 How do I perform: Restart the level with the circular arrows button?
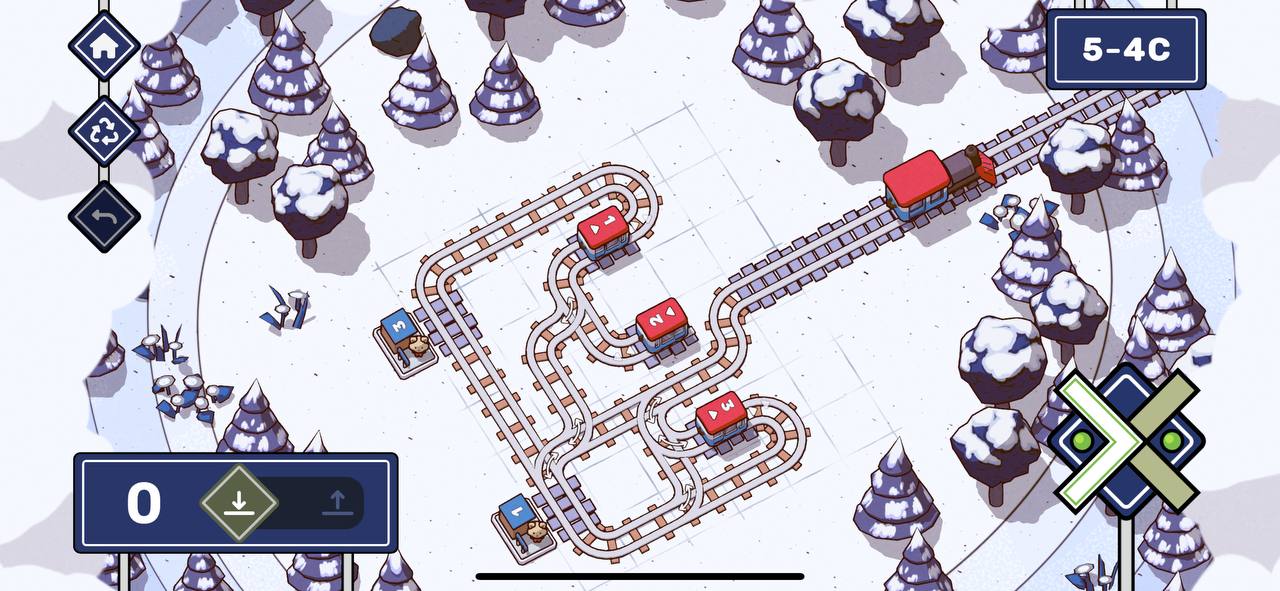pyautogui.click(x=104, y=131)
